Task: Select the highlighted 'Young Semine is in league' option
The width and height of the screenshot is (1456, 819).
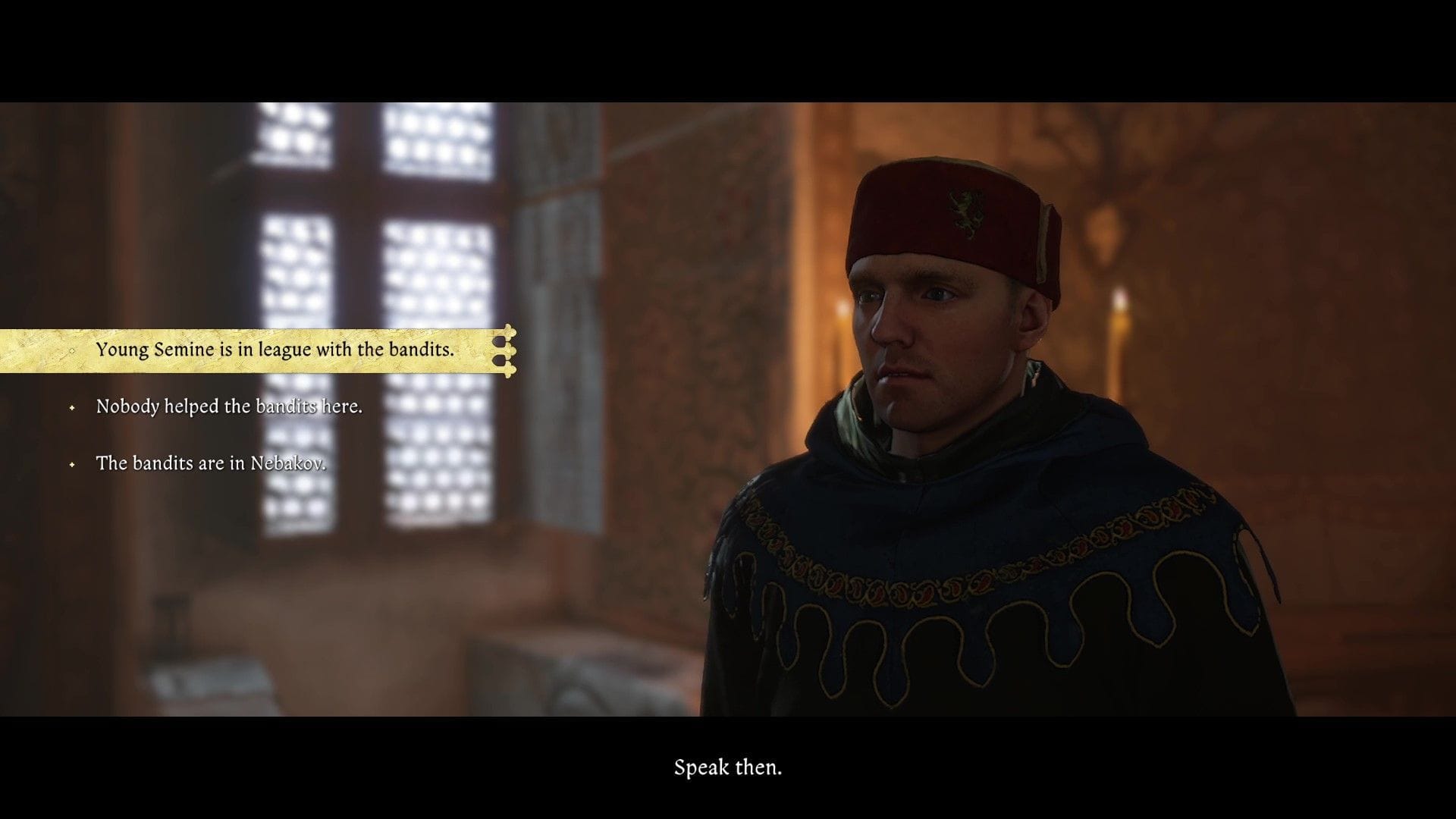Action: click(275, 350)
